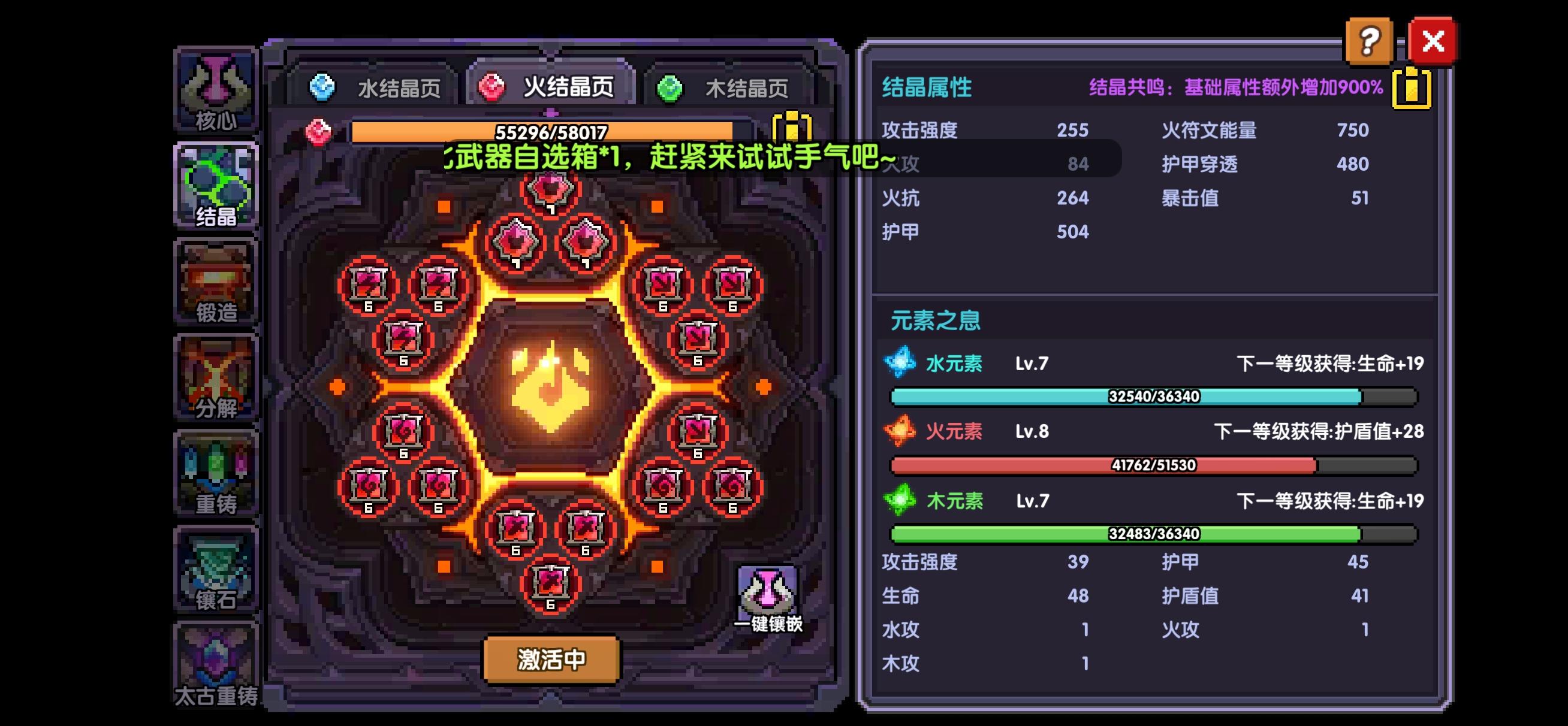Click the 一键镶嵌 auto-inlay icon
This screenshot has width=1568, height=726.
tap(768, 590)
